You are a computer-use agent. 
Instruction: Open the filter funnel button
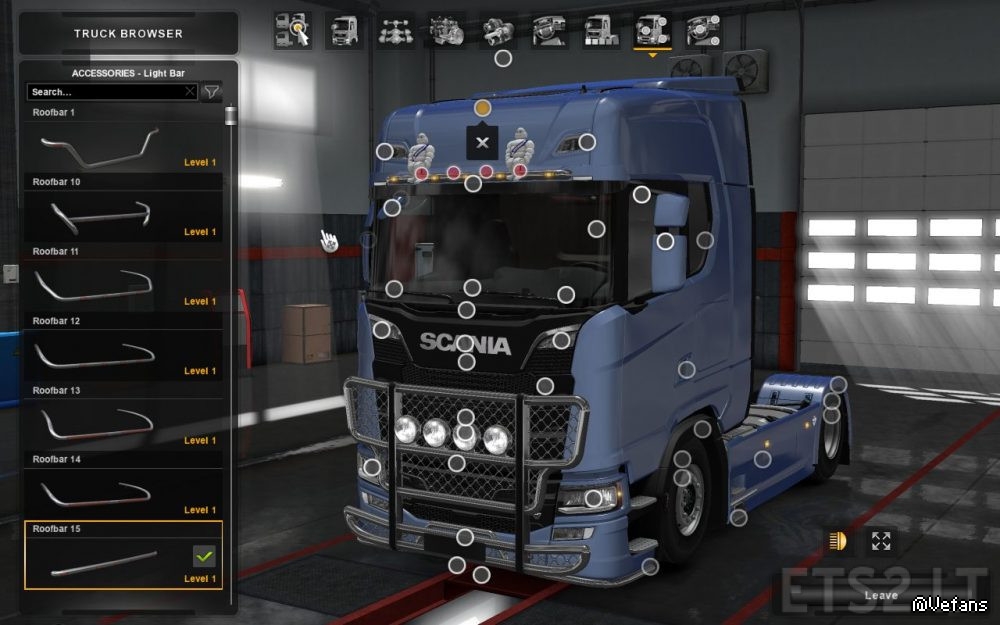(x=211, y=92)
